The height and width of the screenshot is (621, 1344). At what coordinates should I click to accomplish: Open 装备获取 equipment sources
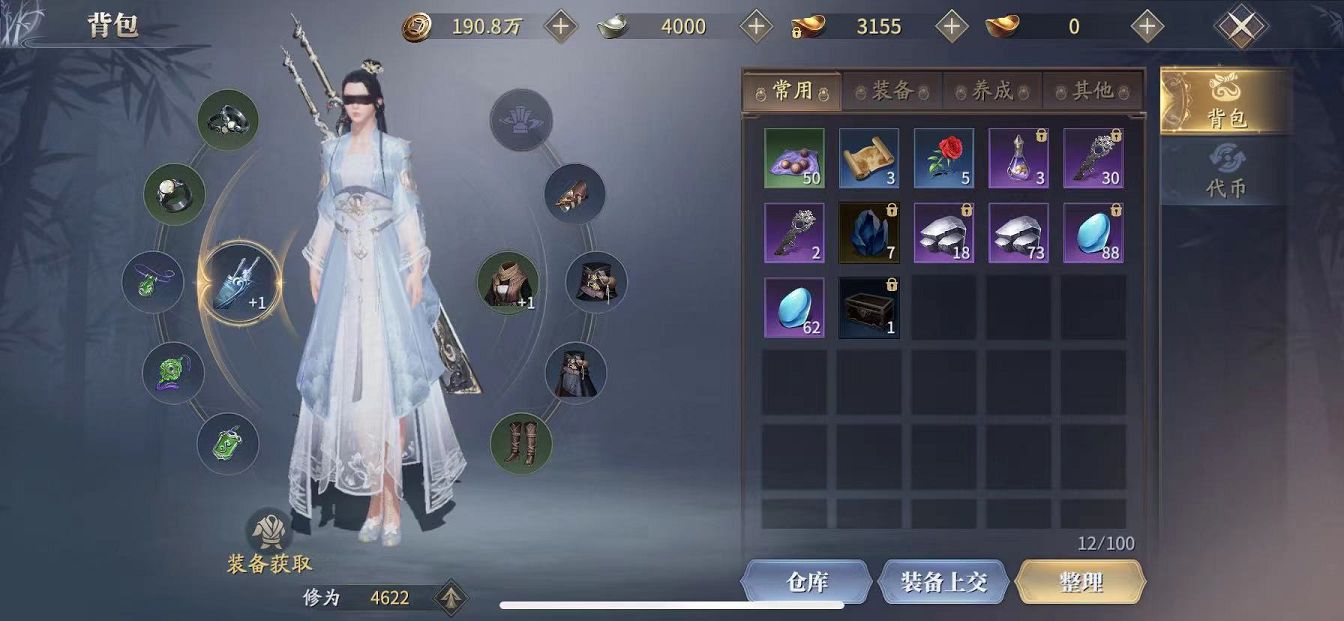click(269, 544)
